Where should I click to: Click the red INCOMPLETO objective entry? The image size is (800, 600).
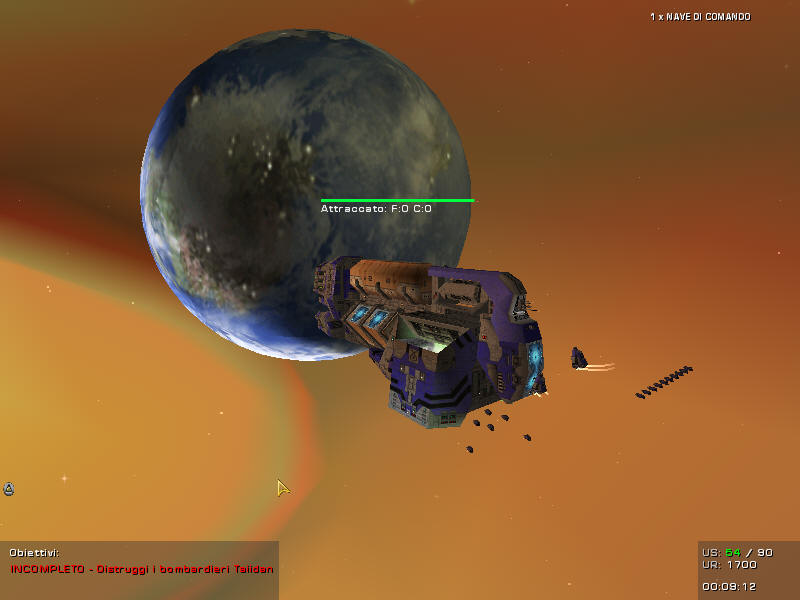(142, 568)
